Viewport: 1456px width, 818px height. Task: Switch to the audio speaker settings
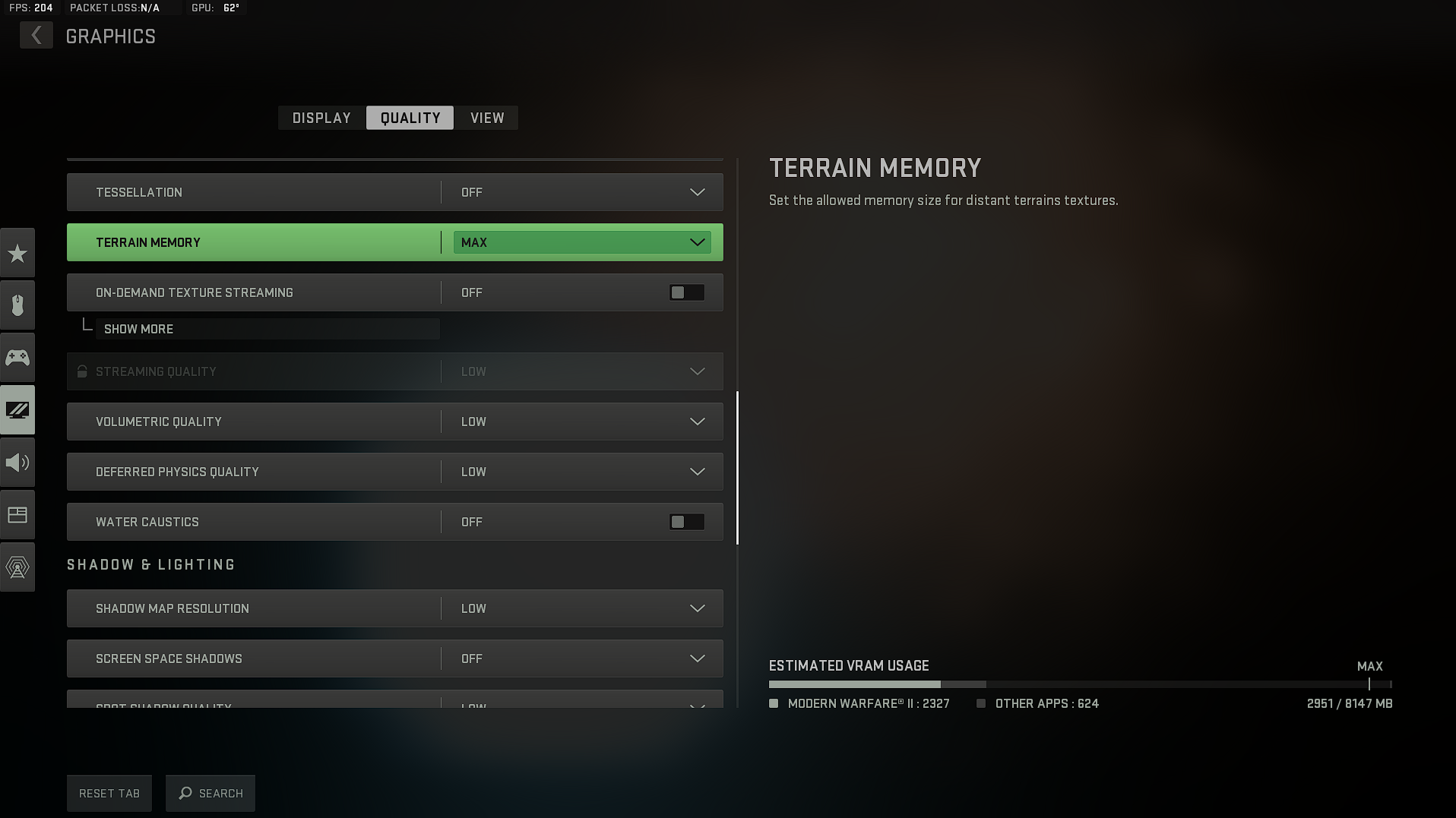click(x=17, y=463)
